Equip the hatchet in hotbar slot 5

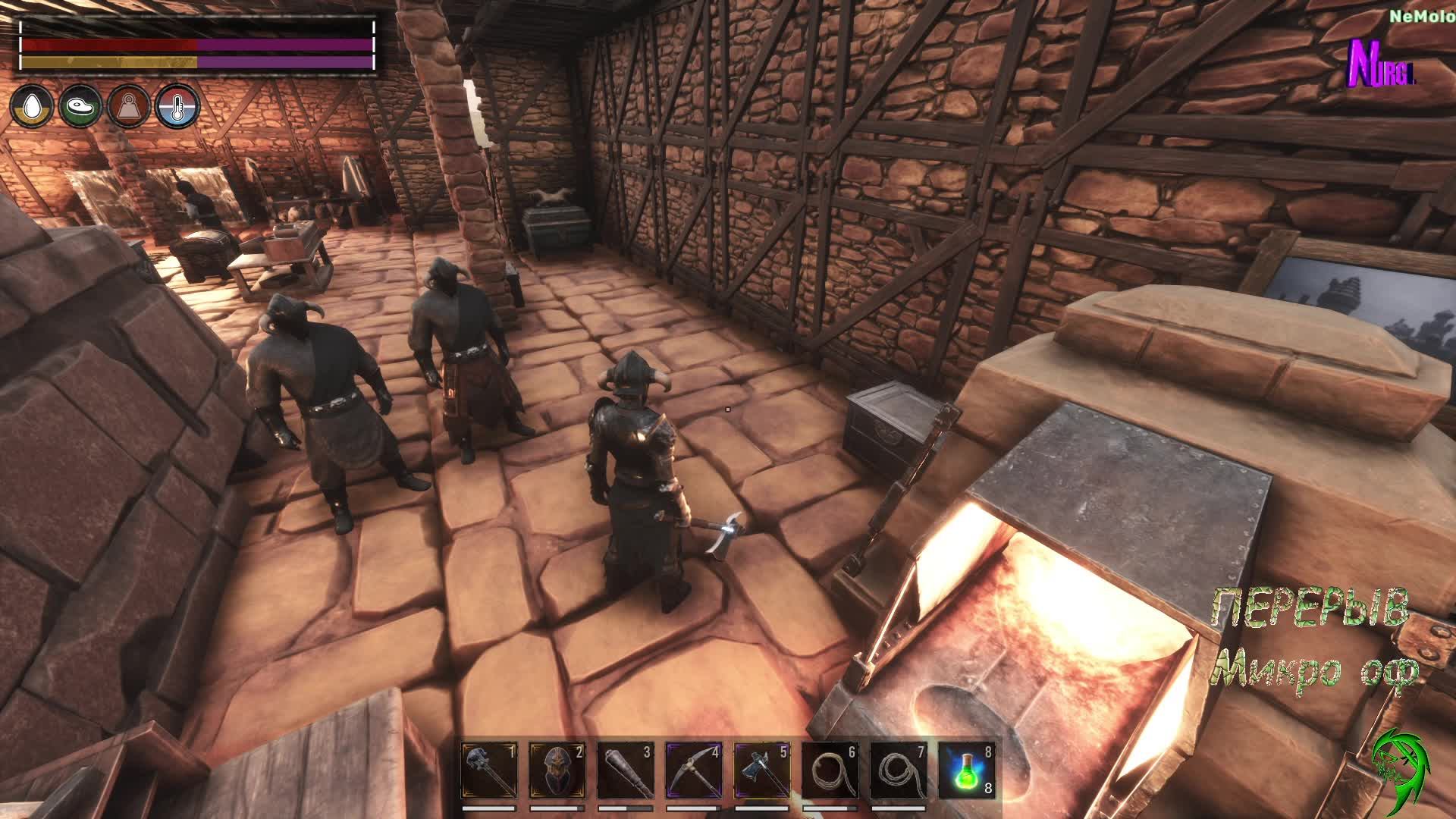pyautogui.click(x=762, y=770)
